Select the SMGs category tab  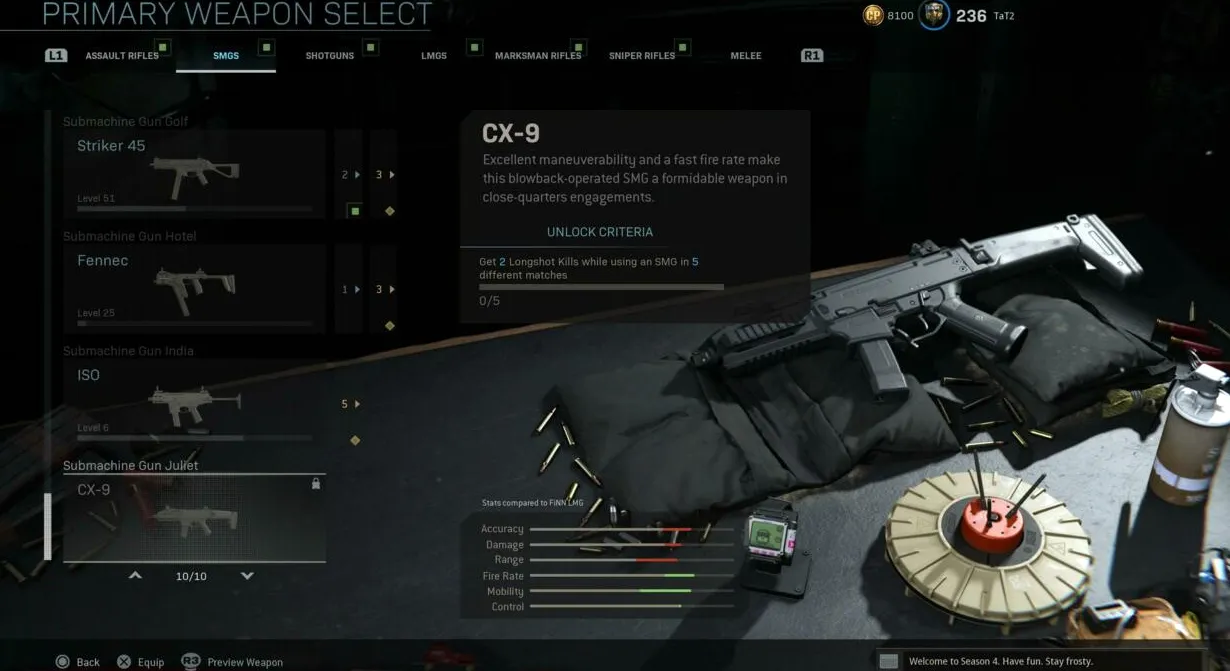[x=226, y=56]
